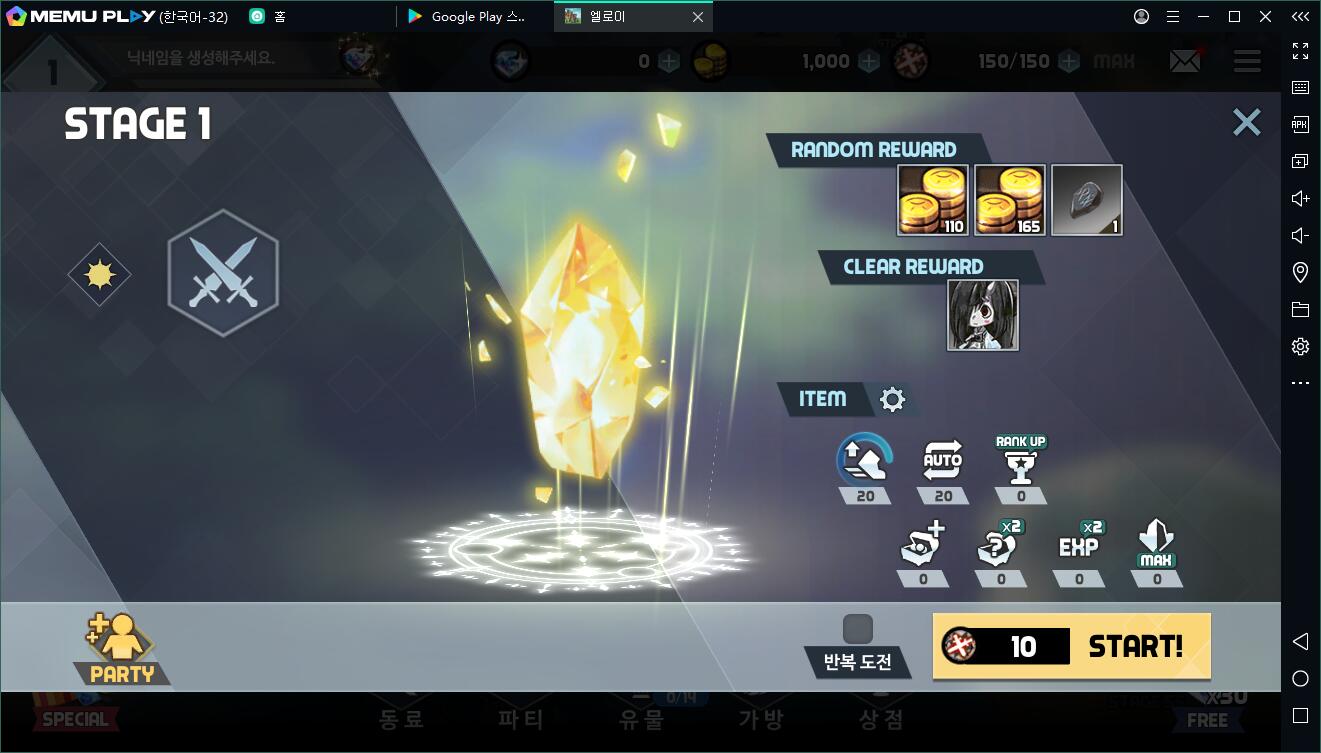Pick the treasure chest plus item
This screenshot has height=753, width=1321.
click(x=922, y=545)
